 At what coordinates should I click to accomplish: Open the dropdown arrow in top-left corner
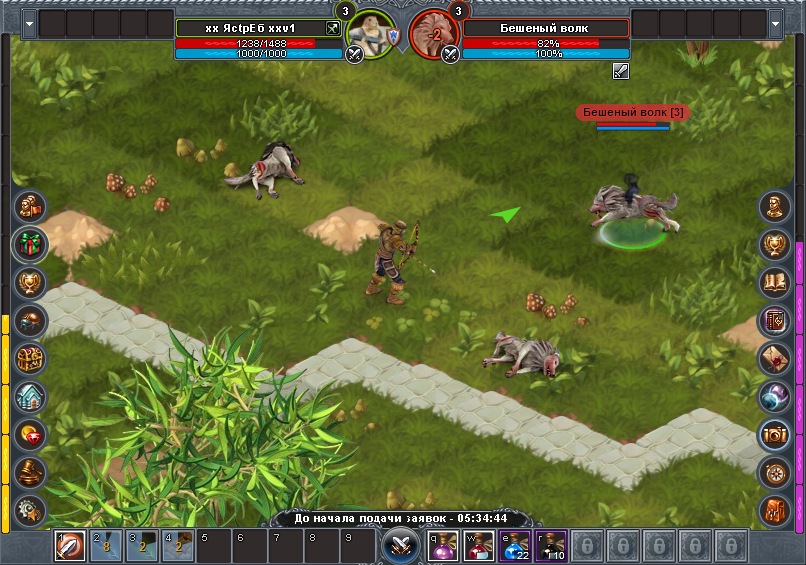(28, 23)
